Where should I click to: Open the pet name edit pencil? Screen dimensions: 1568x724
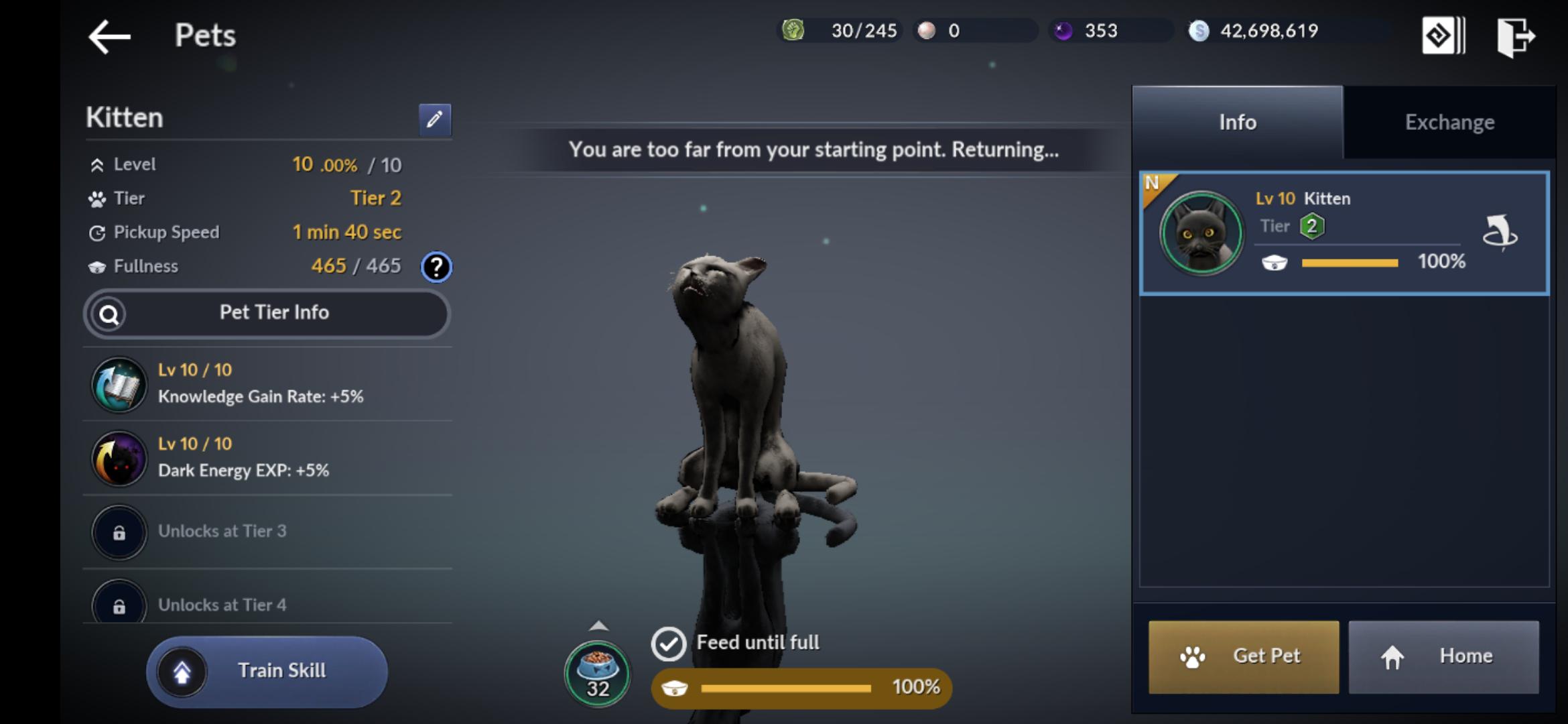click(x=434, y=119)
